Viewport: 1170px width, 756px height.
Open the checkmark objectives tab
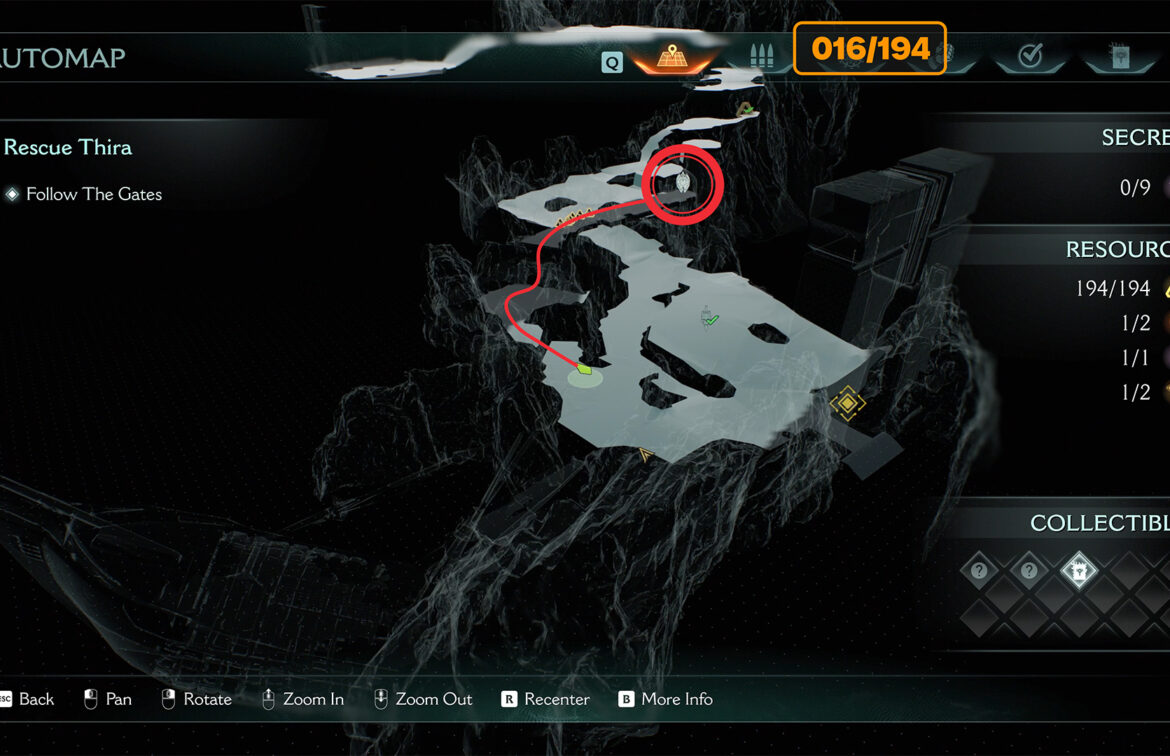[x=1030, y=57]
